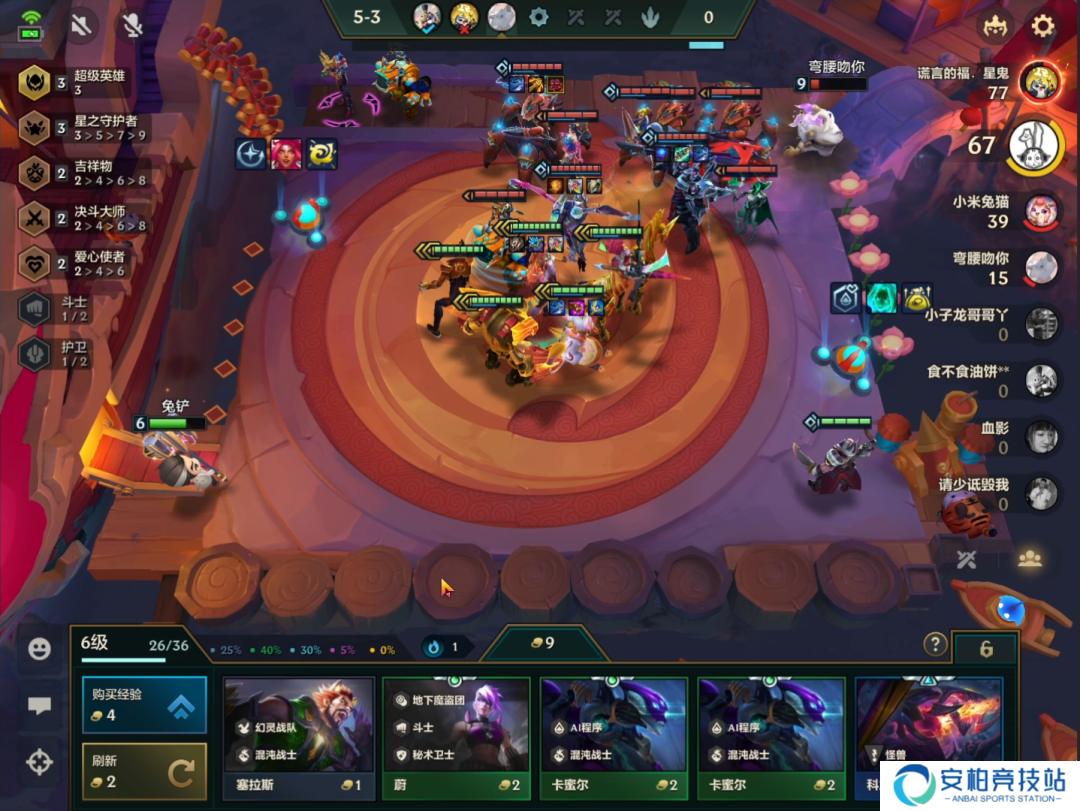
Task: Toggle the muted microphone icon
Action: tap(132, 26)
